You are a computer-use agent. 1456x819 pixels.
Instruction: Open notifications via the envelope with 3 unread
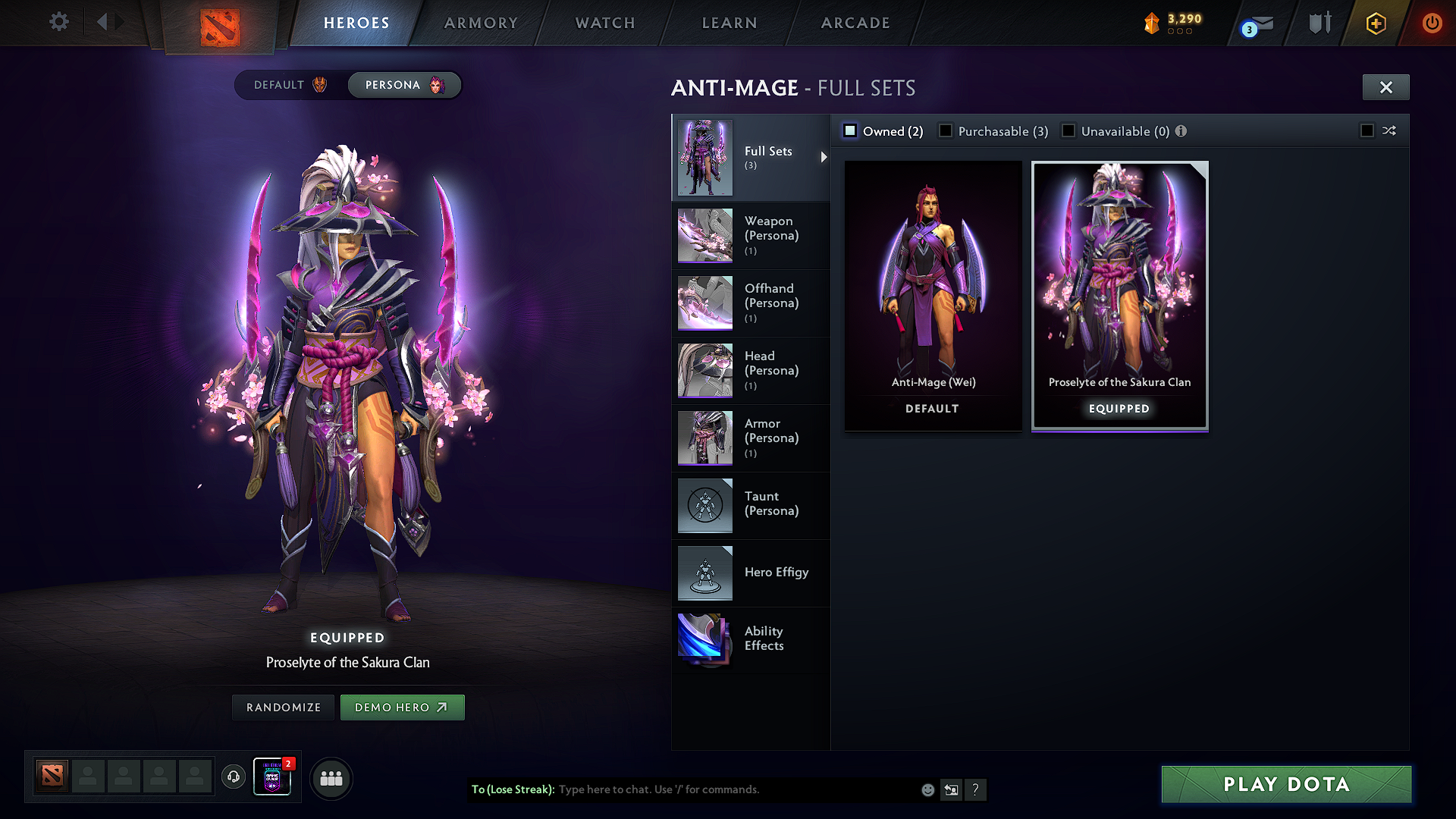(1255, 23)
